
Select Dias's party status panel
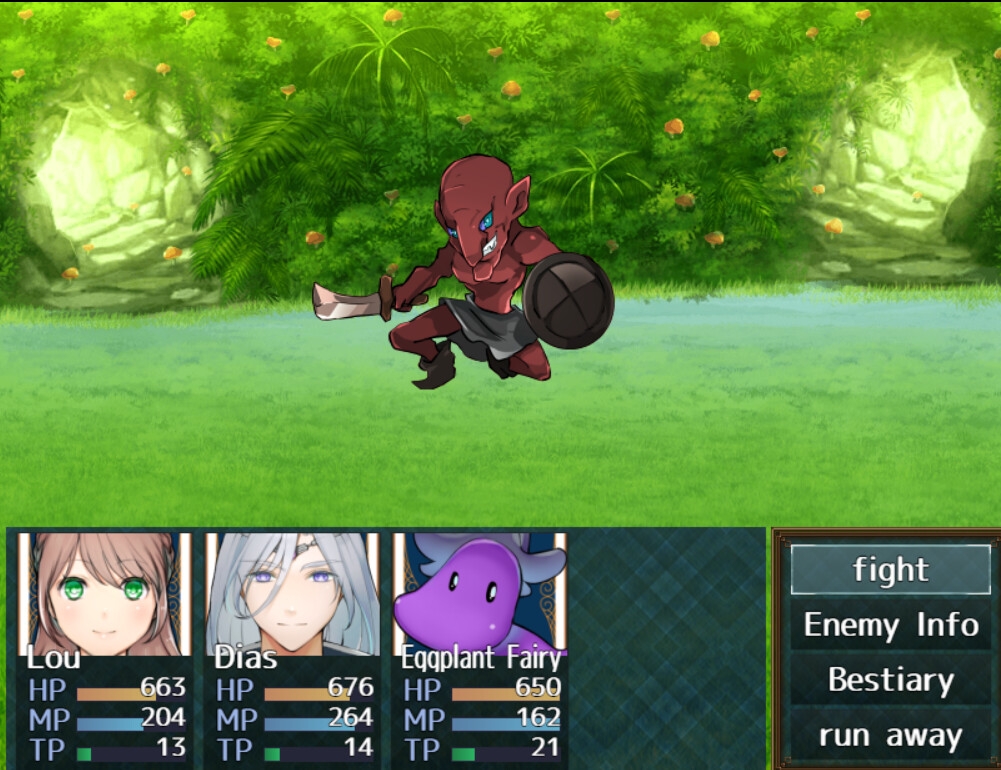coord(292,648)
